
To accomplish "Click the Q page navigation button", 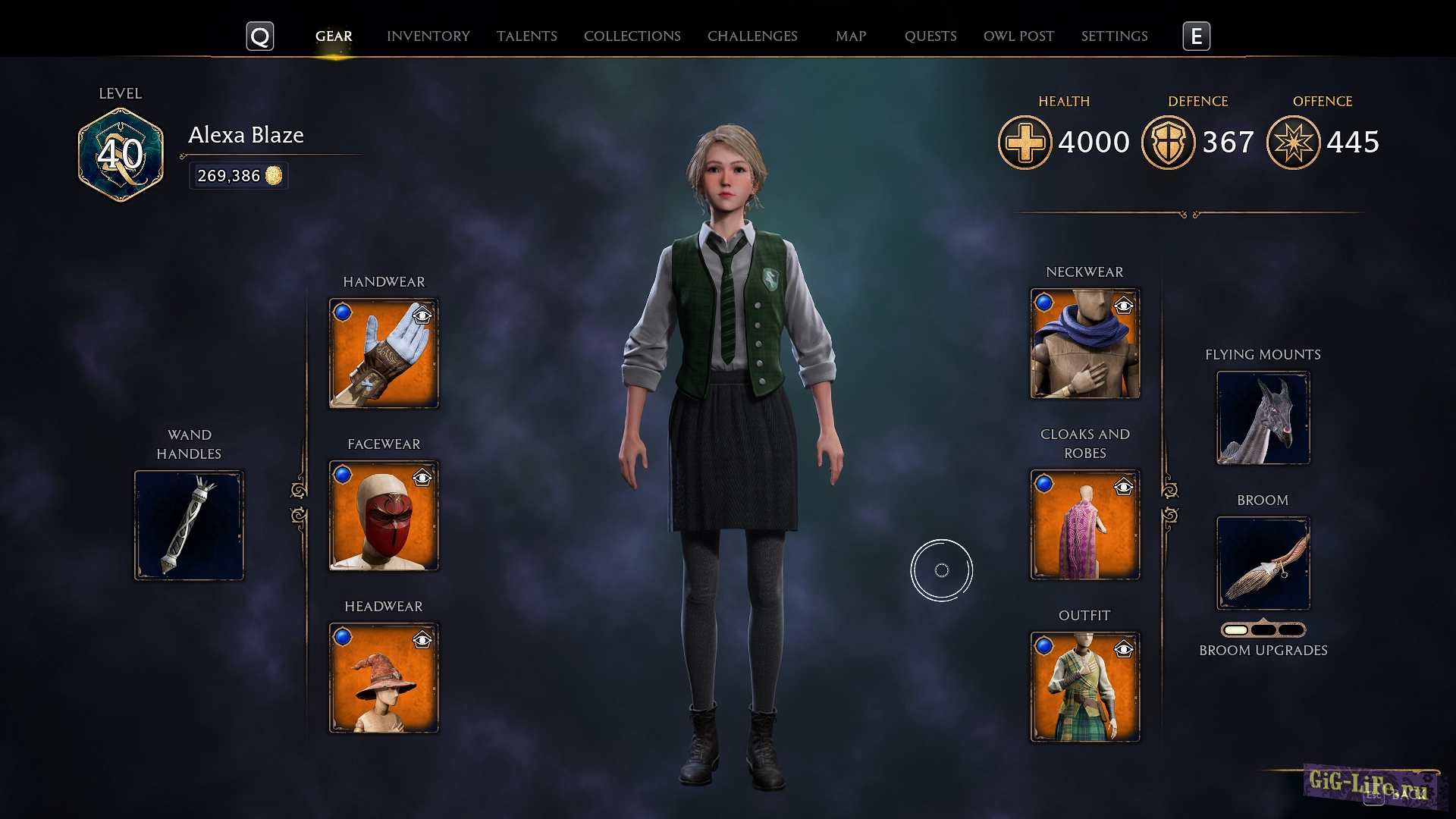I will pyautogui.click(x=260, y=34).
